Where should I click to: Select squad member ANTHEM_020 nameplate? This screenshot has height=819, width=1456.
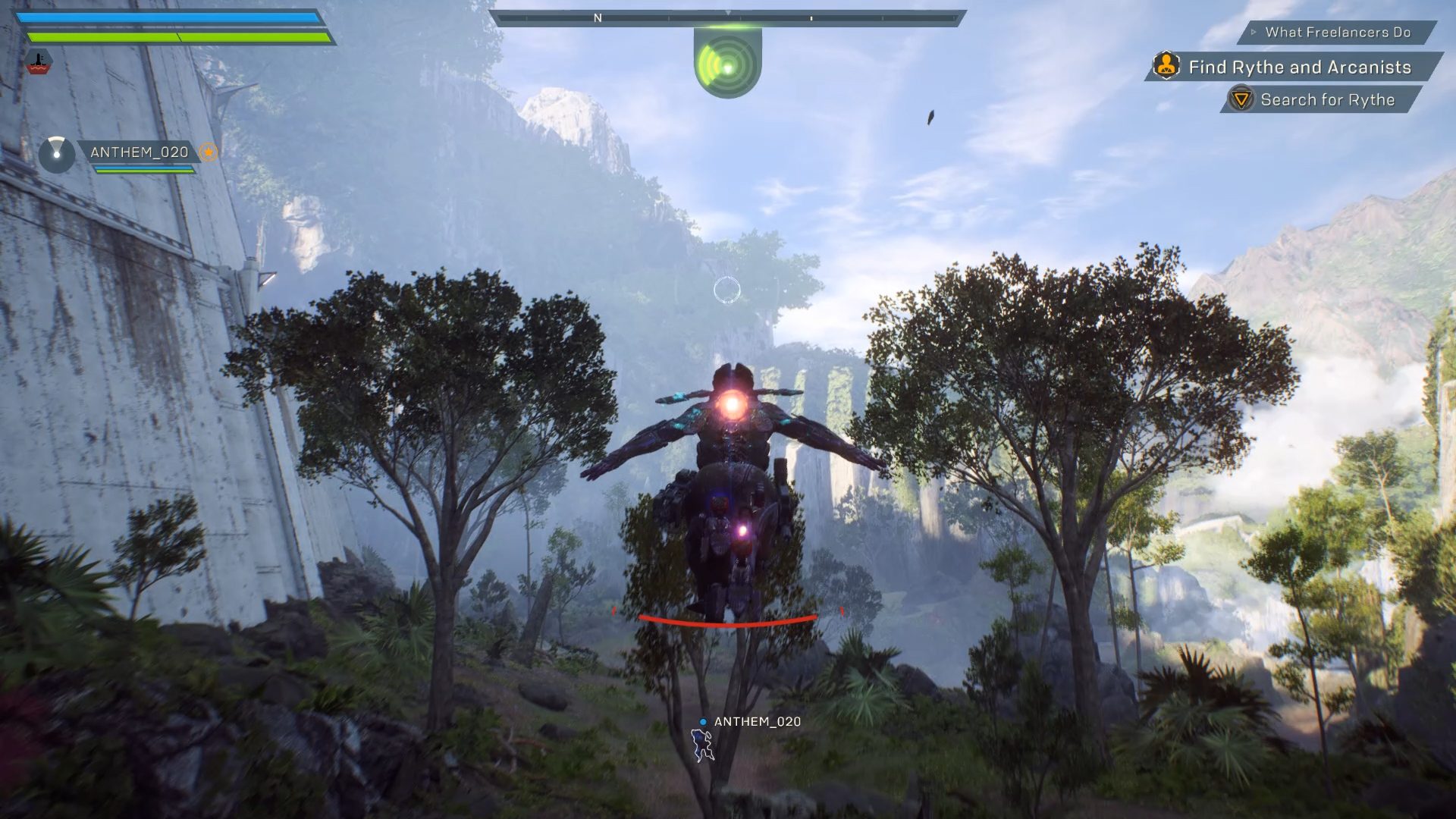[x=140, y=152]
